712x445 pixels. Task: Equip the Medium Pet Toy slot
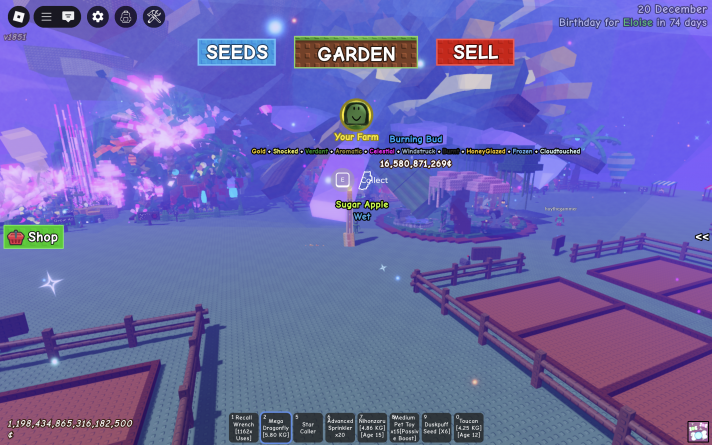(404, 427)
